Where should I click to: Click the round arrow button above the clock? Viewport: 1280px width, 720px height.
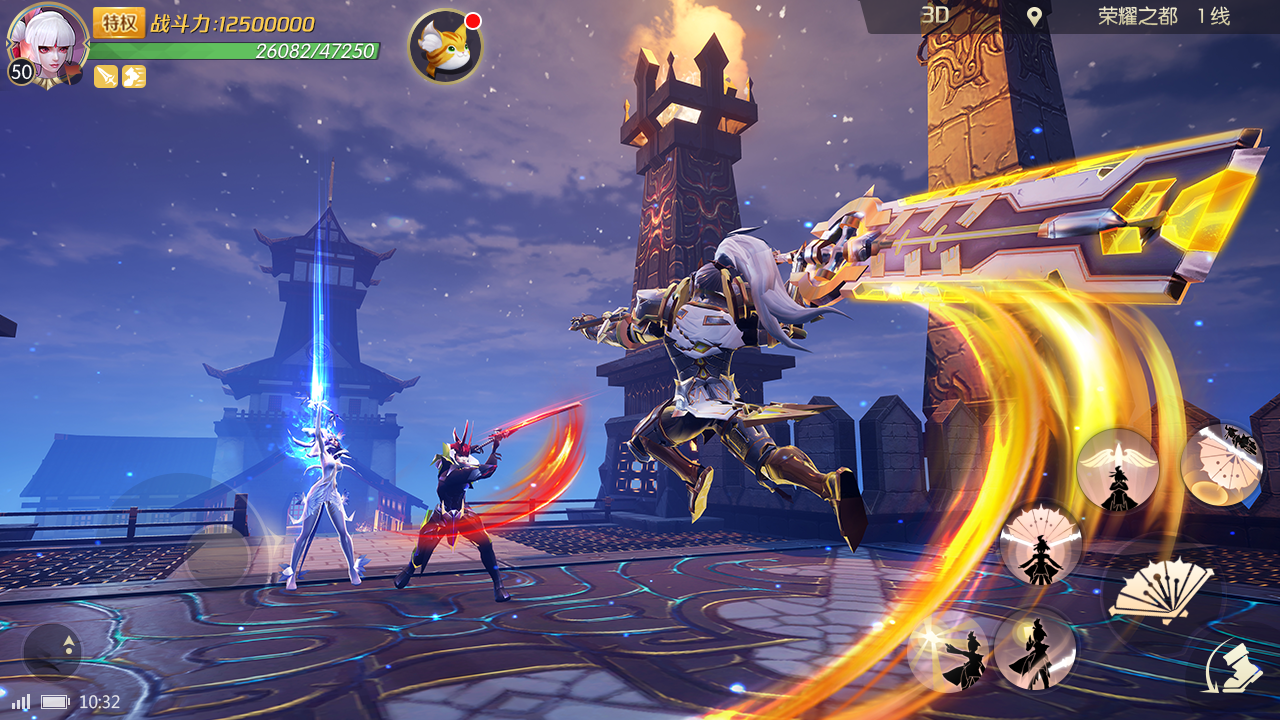coord(52,652)
